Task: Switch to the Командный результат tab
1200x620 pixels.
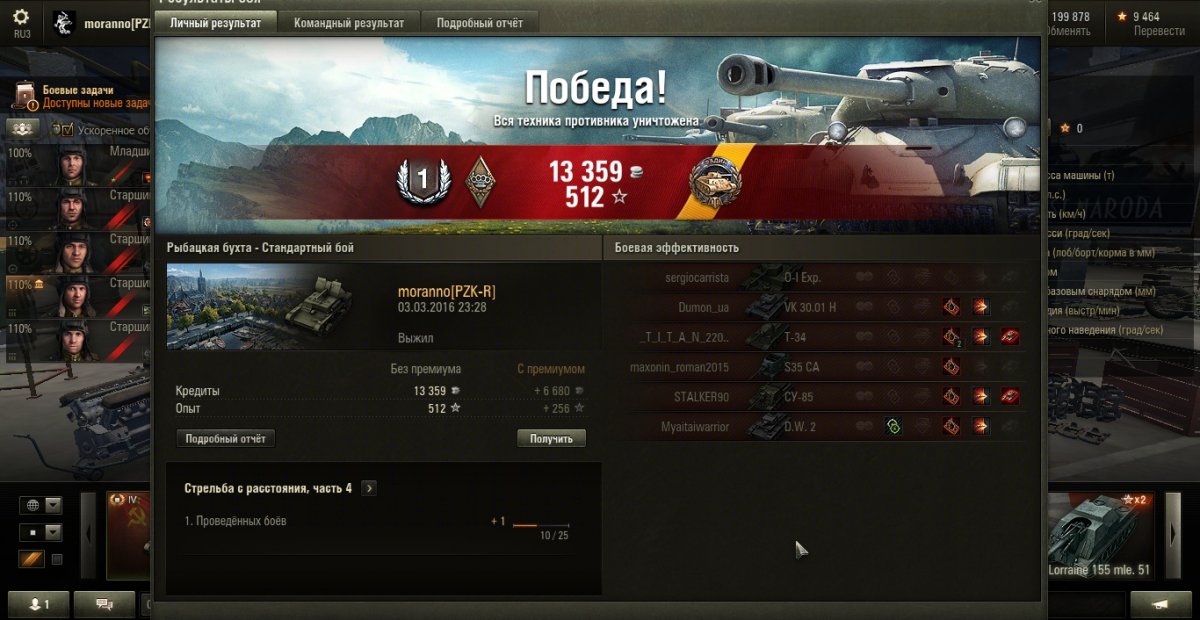Action: coord(349,23)
